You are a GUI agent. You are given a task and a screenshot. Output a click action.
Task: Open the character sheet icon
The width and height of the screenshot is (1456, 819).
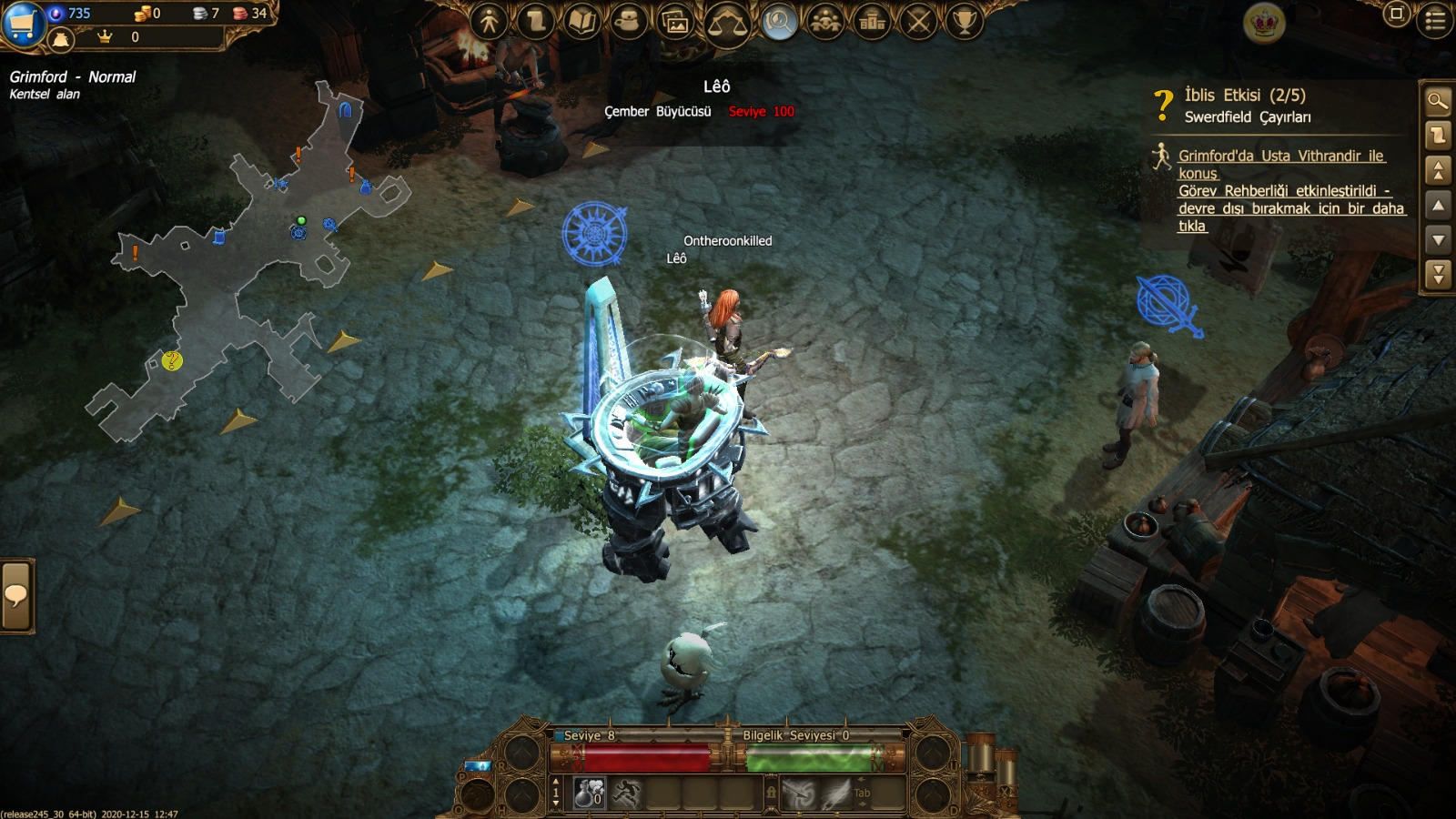490,21
